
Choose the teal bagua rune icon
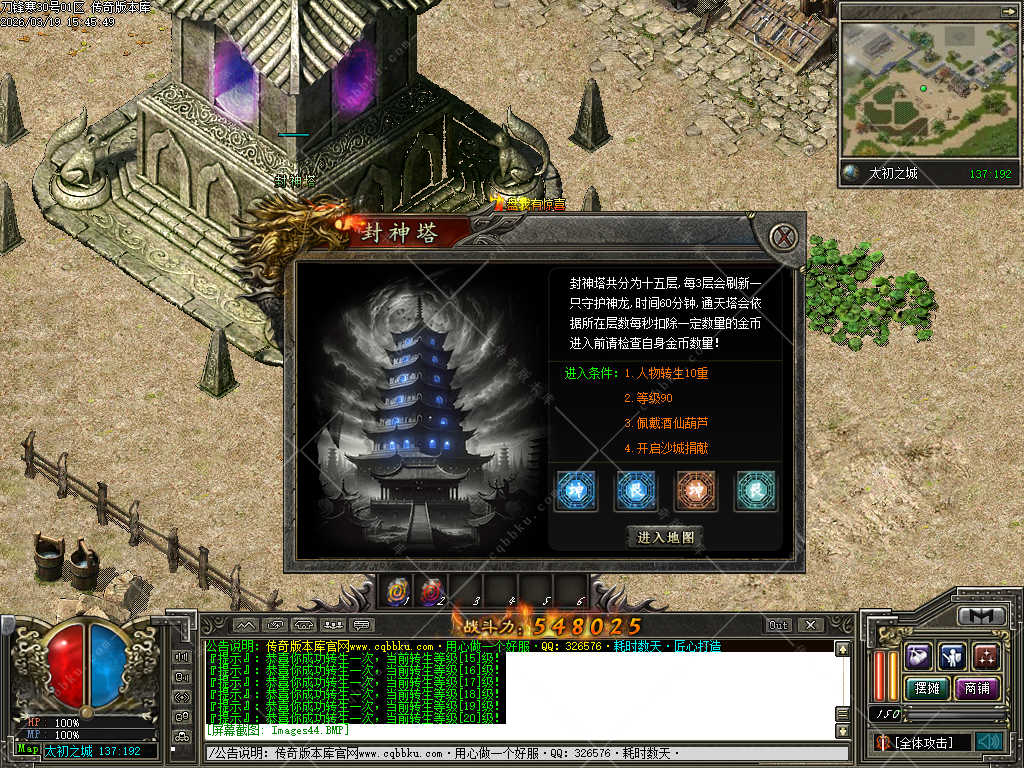pos(756,491)
